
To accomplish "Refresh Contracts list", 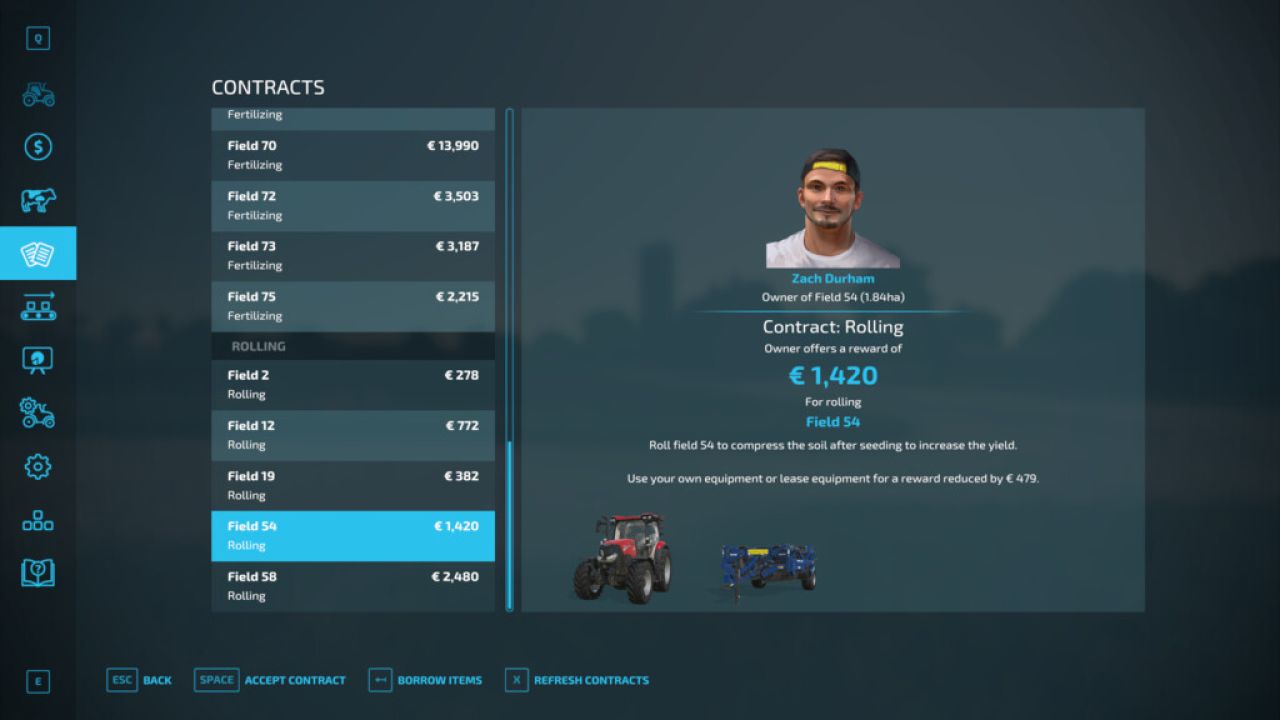I will (577, 680).
